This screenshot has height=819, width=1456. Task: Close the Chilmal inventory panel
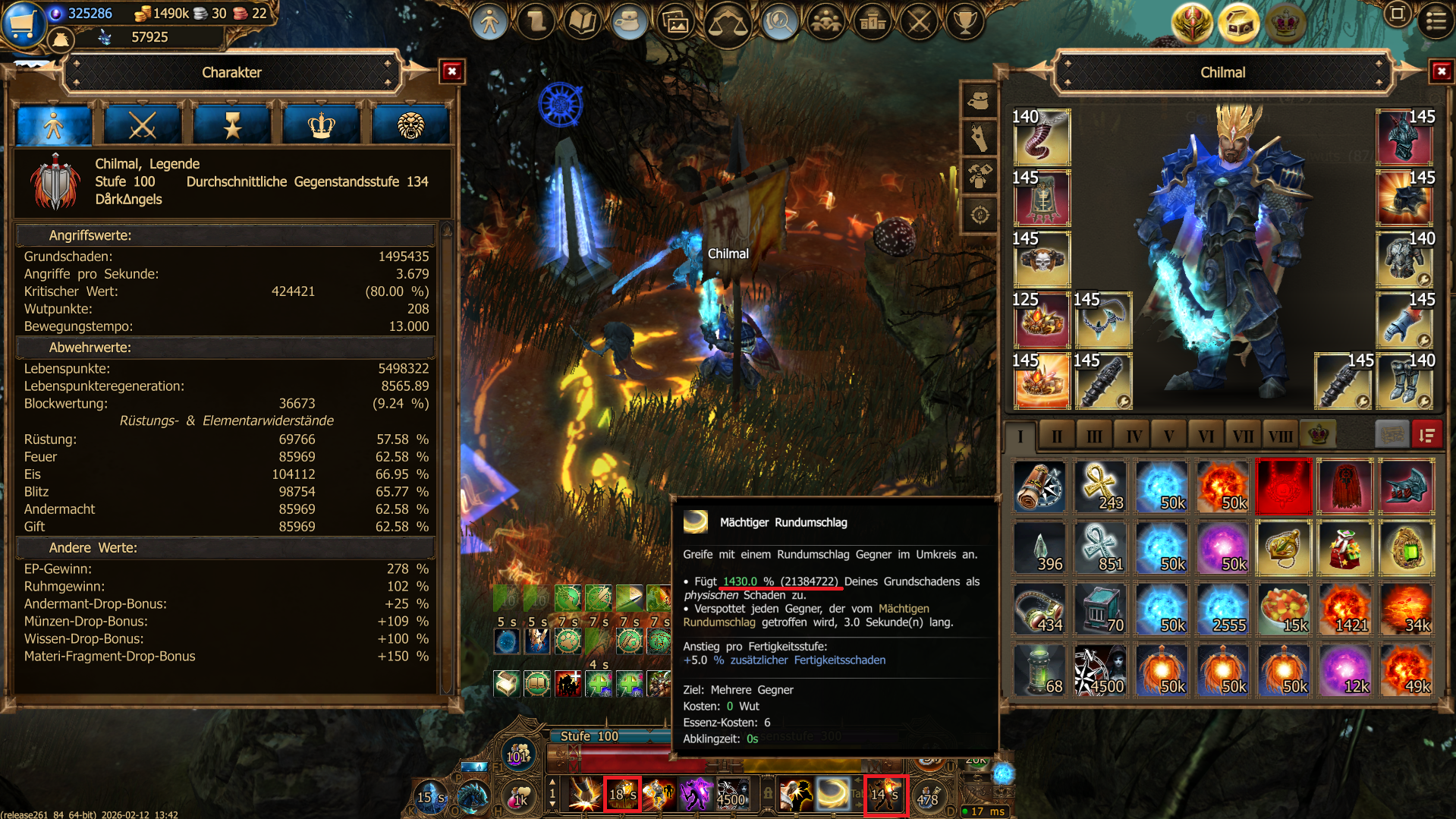[x=1441, y=71]
